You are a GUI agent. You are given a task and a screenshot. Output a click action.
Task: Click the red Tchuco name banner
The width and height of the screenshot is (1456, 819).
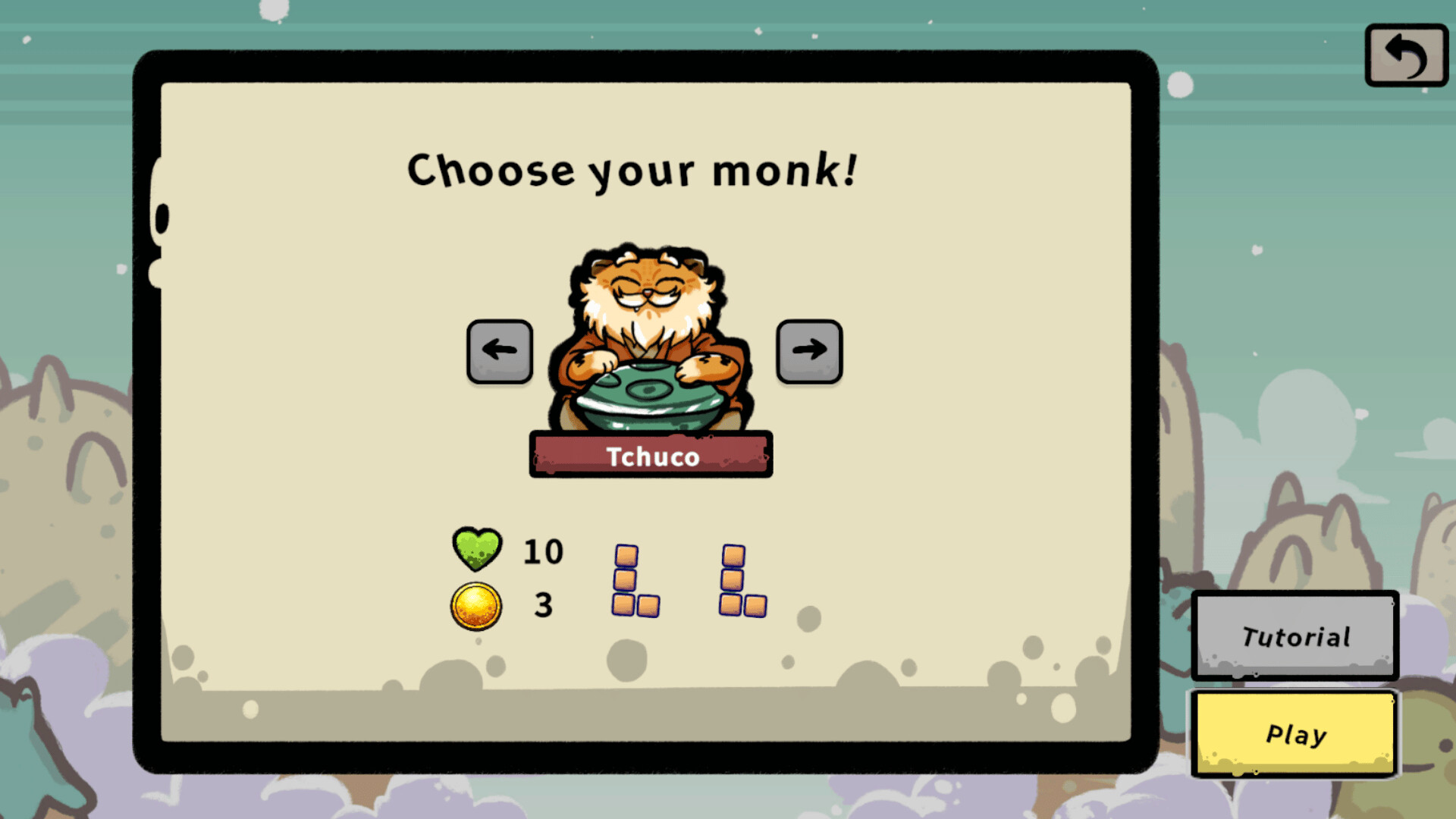tap(651, 455)
